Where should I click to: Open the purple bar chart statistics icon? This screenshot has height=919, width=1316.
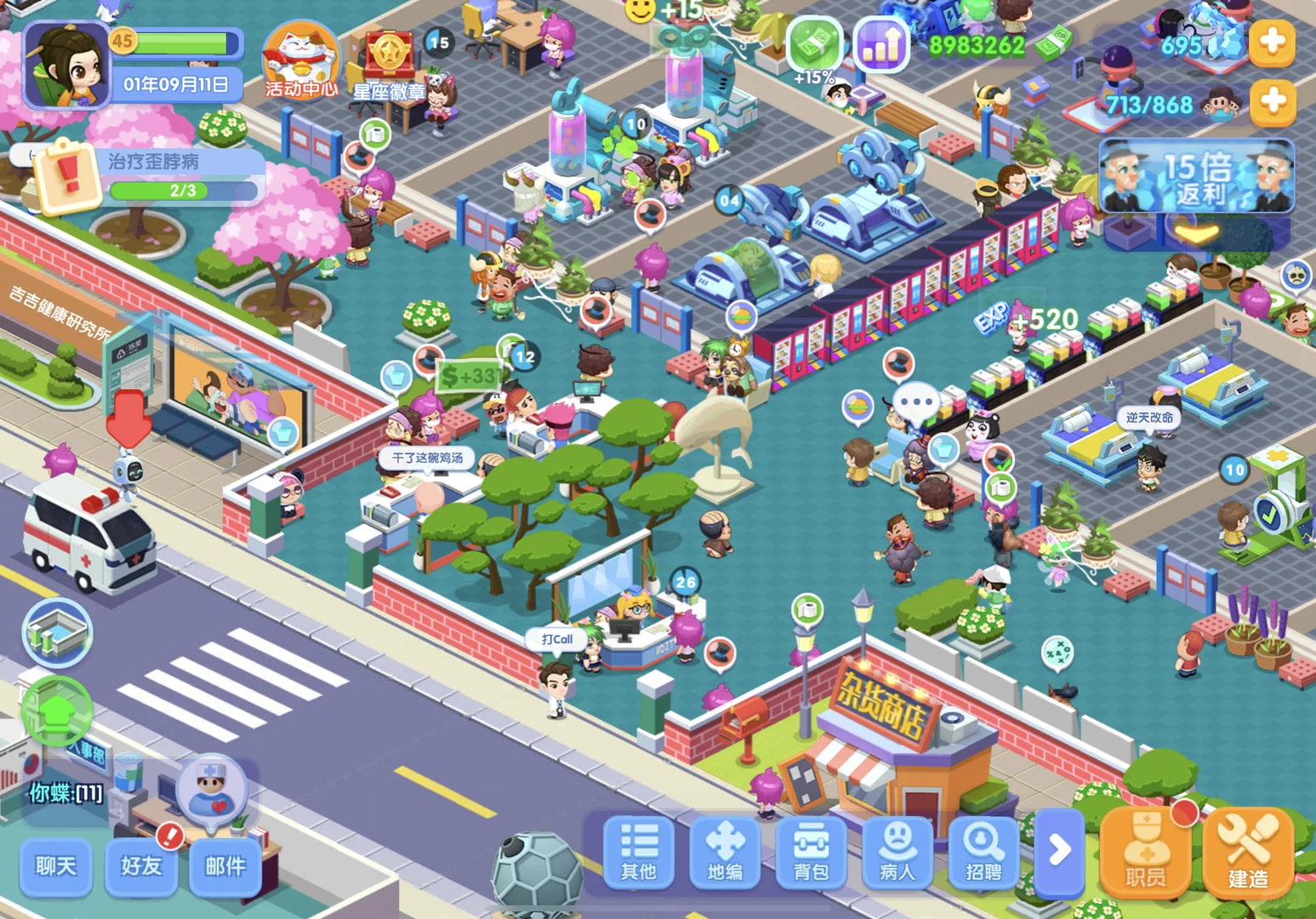pyautogui.click(x=880, y=45)
